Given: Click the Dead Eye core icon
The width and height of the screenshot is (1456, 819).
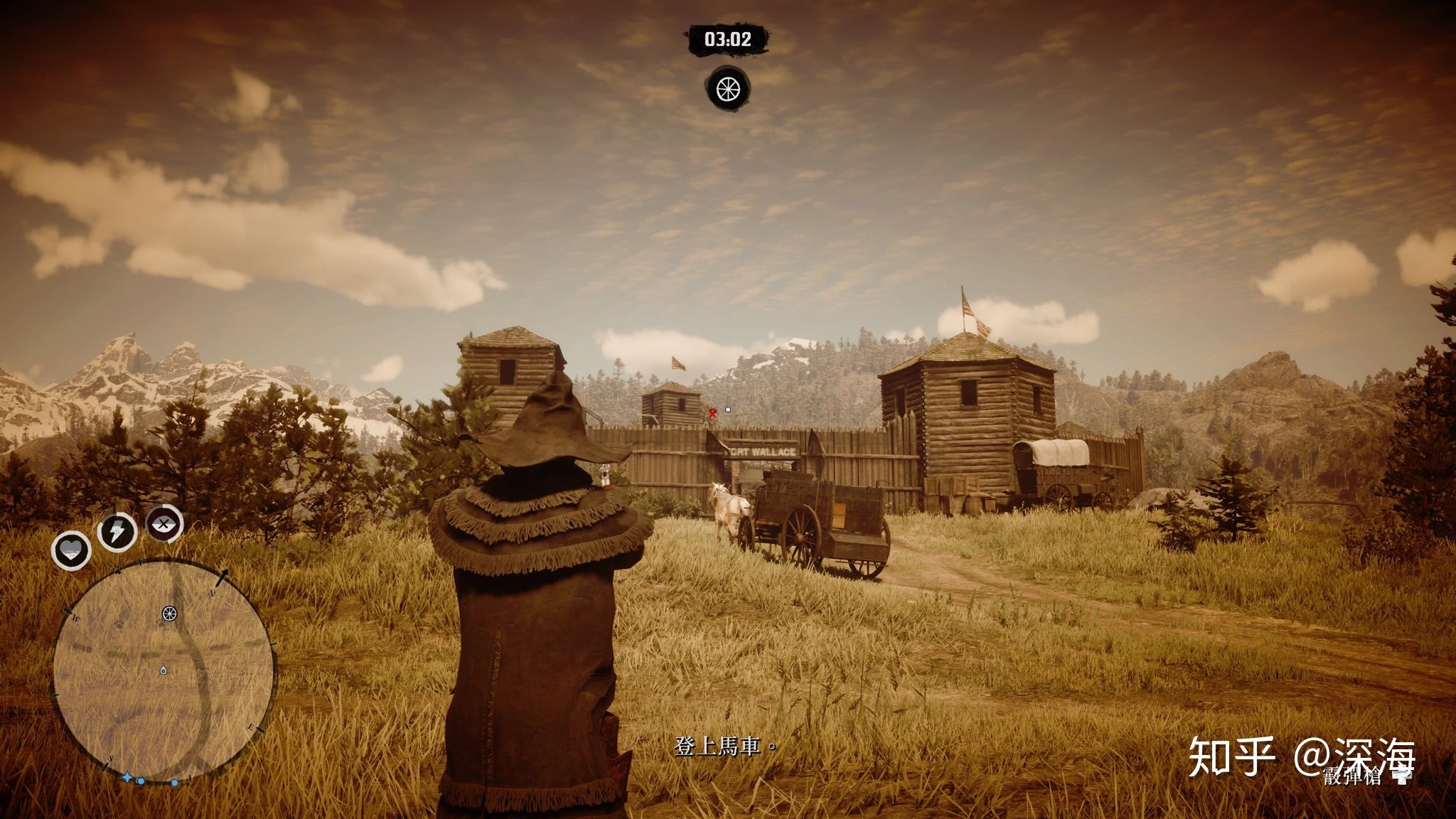Looking at the screenshot, I should point(164,525).
